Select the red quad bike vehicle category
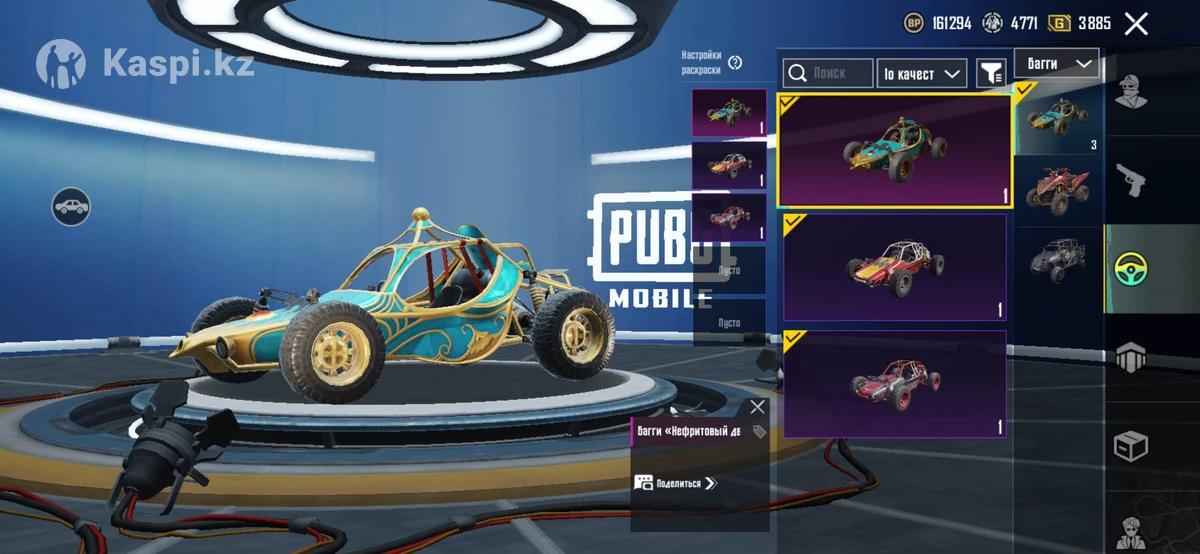This screenshot has width=1200, height=554. point(1058,186)
